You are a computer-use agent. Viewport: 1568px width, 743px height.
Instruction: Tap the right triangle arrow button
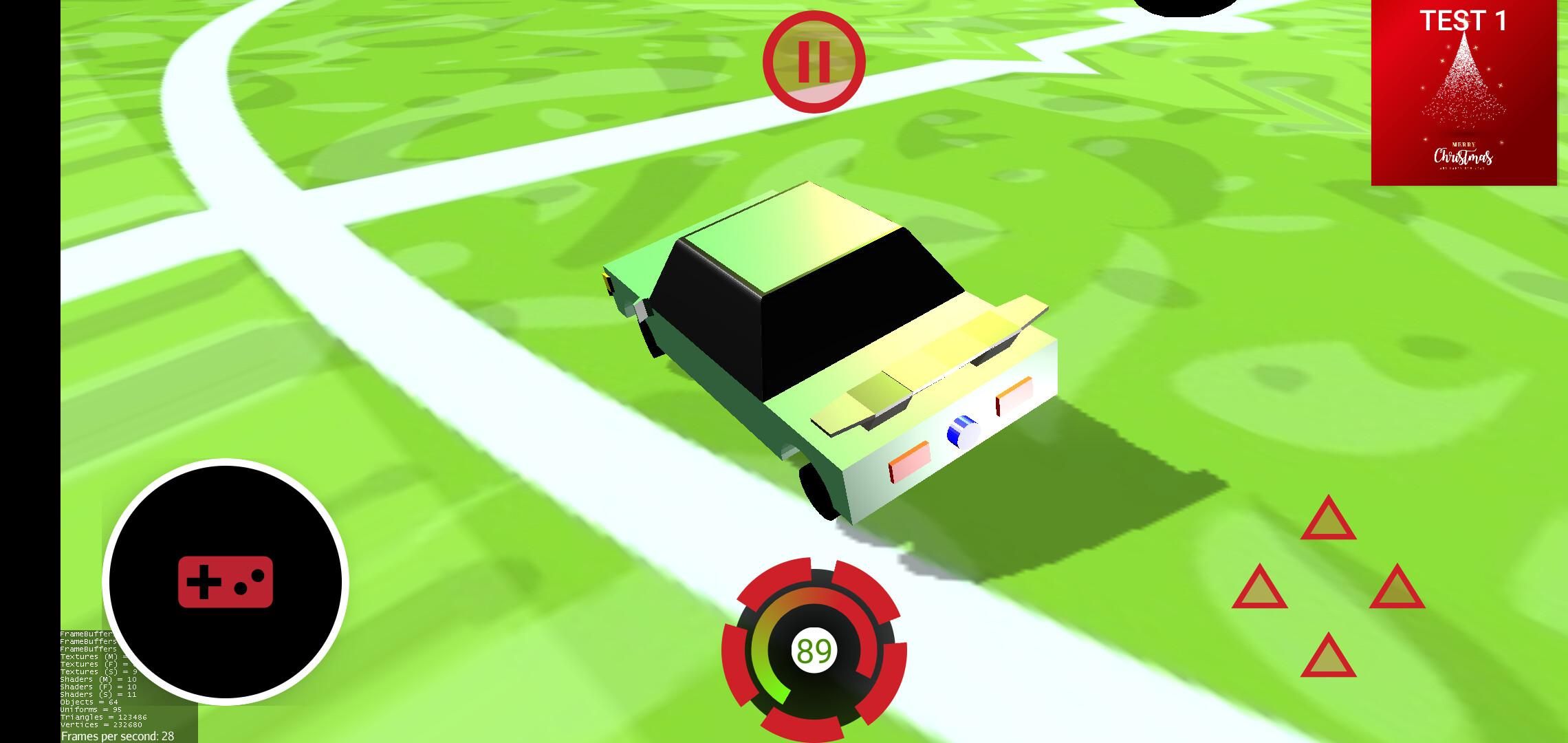tap(1397, 589)
